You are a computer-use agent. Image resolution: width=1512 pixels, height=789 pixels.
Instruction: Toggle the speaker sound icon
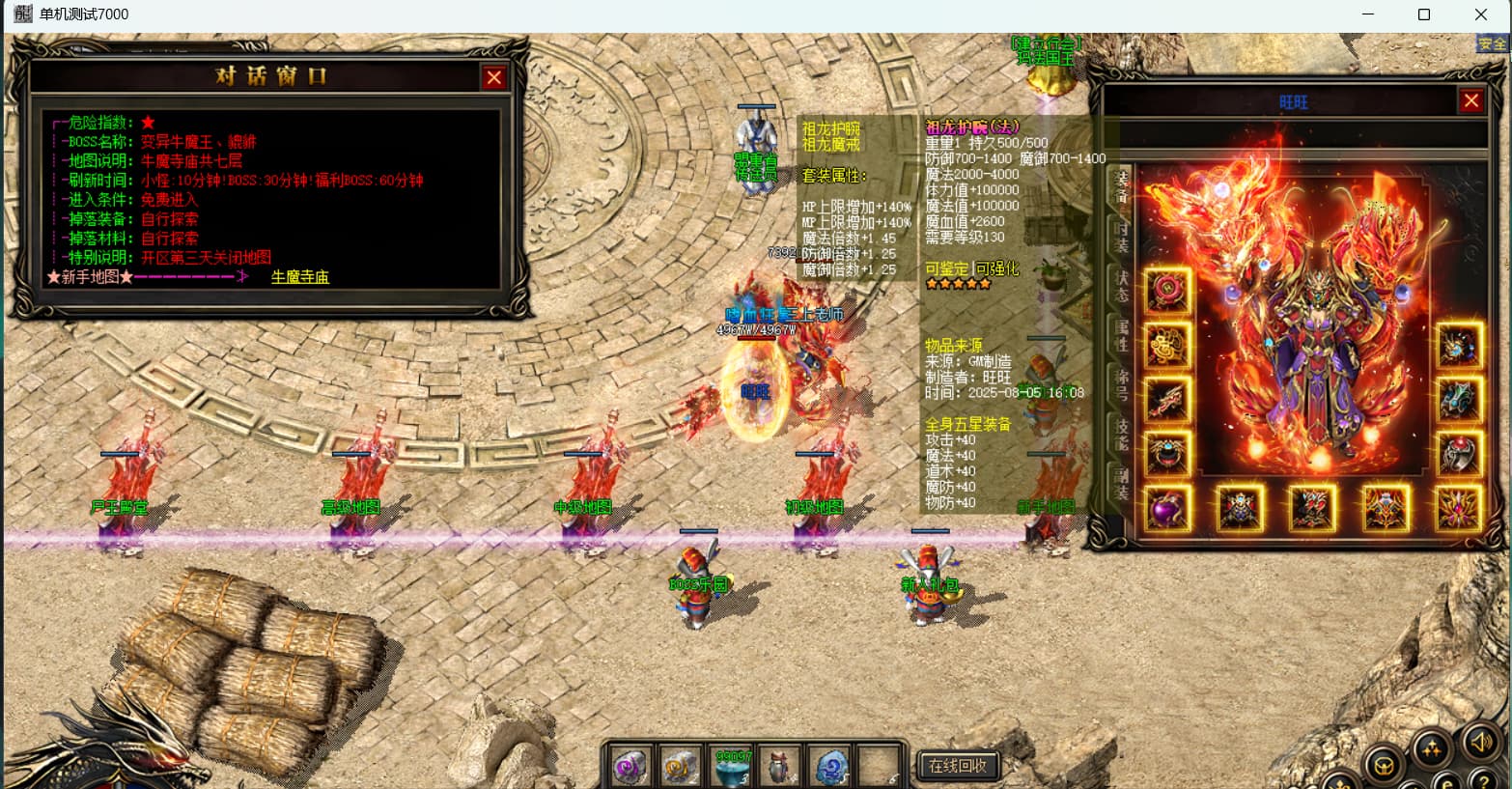pyautogui.click(x=1479, y=743)
